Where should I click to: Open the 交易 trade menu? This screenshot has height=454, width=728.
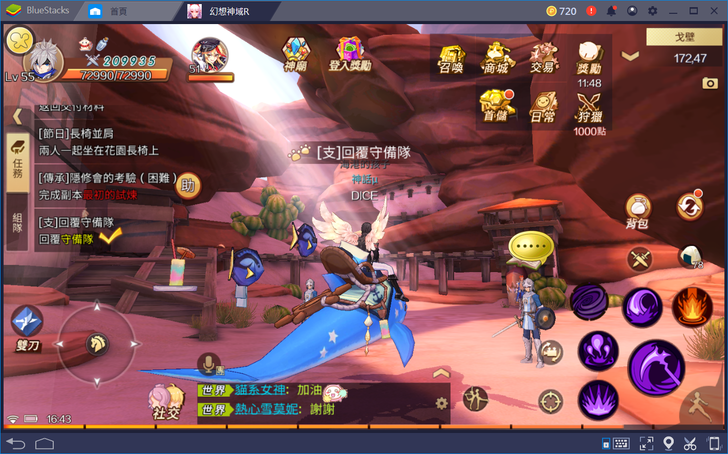(x=542, y=58)
